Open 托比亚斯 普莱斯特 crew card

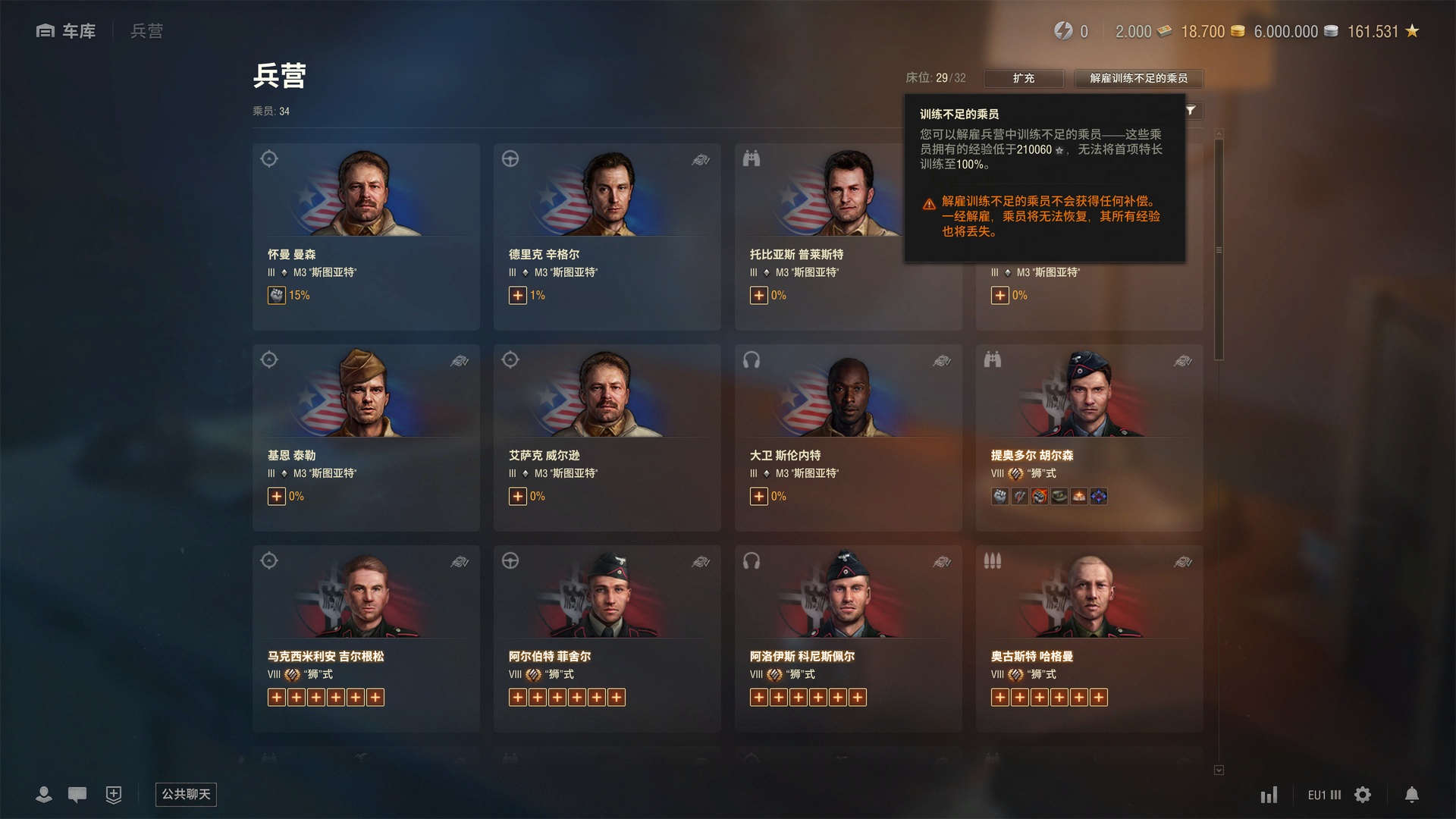tap(819, 236)
